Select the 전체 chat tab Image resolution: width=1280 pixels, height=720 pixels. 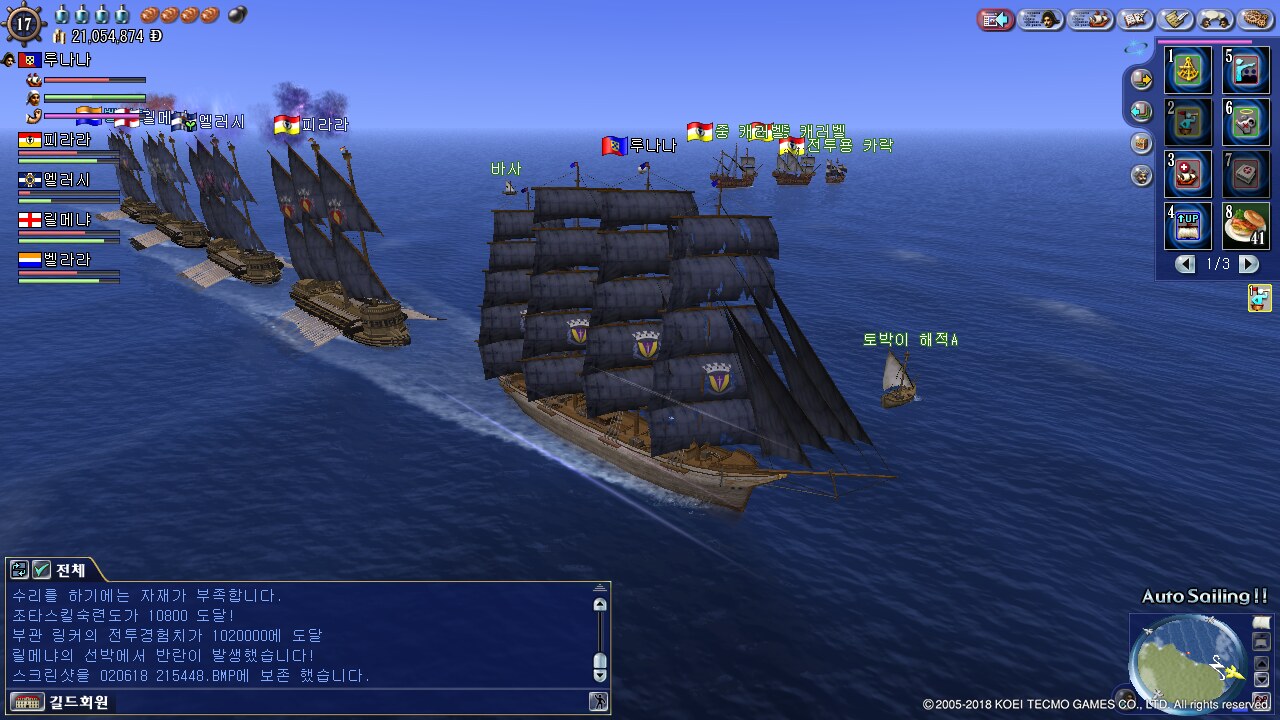[x=70, y=570]
